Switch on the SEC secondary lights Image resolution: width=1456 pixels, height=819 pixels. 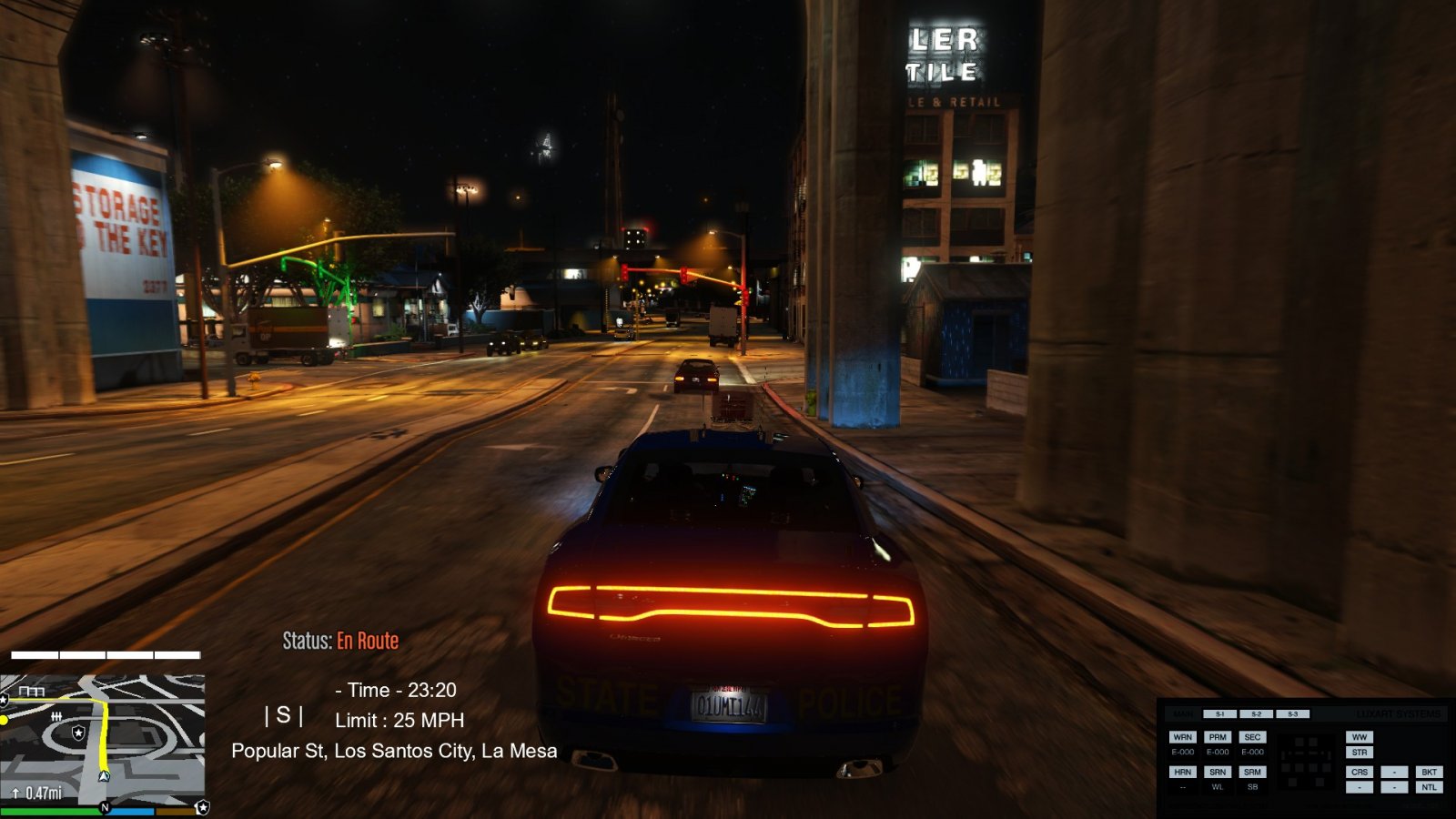(1252, 737)
